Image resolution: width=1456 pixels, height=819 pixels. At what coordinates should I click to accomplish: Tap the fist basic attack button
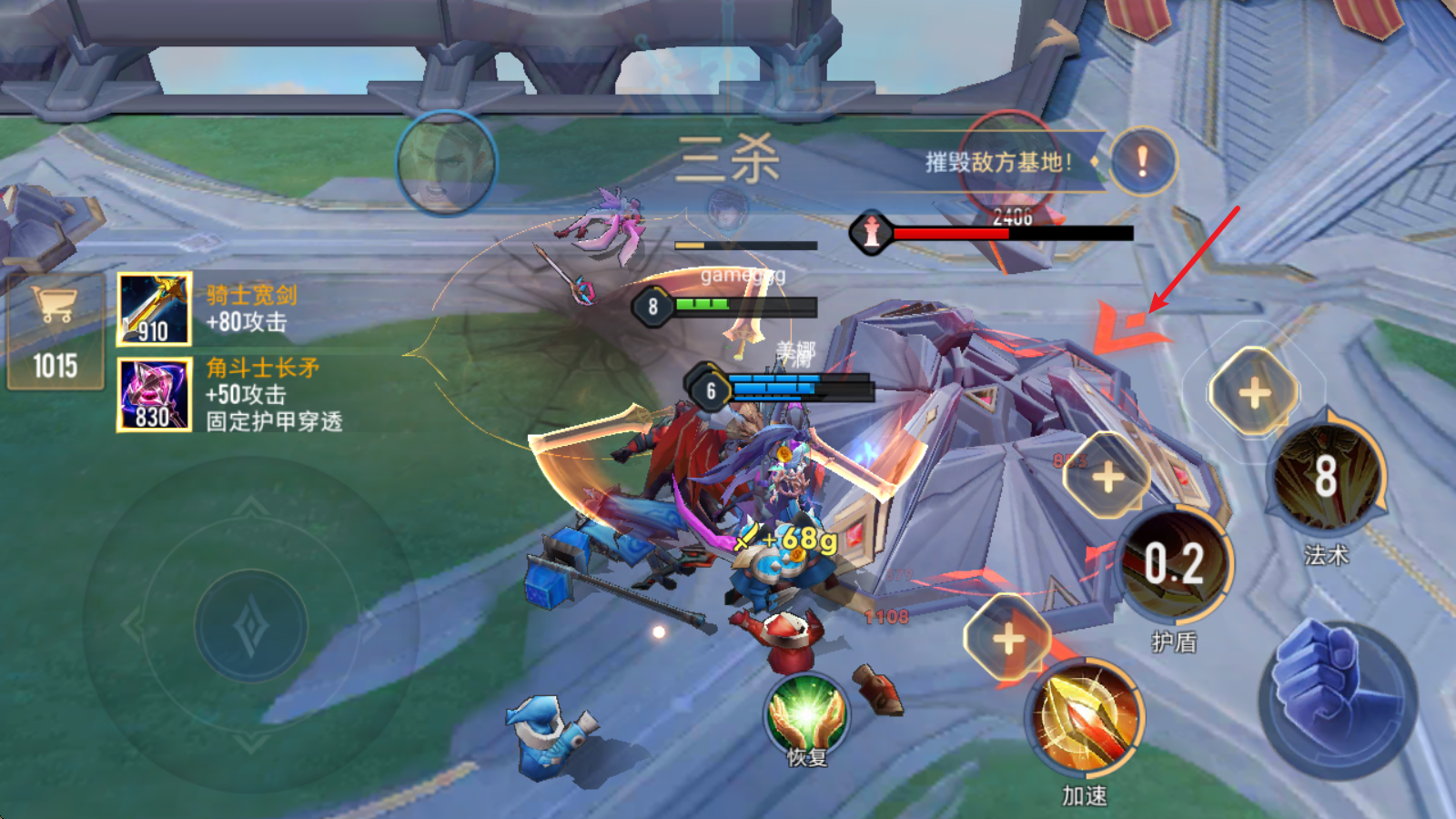coord(1338,699)
